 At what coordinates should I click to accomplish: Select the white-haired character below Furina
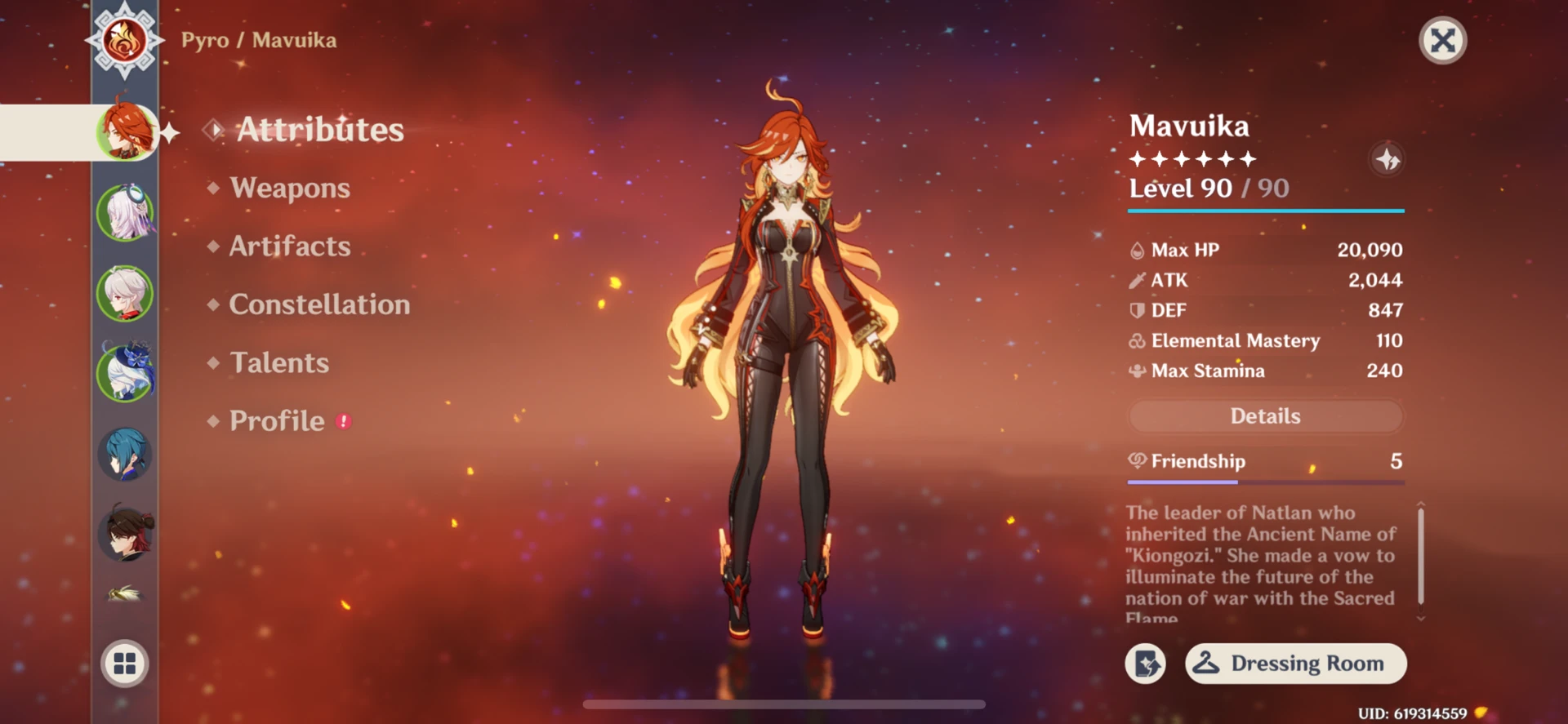(x=124, y=295)
